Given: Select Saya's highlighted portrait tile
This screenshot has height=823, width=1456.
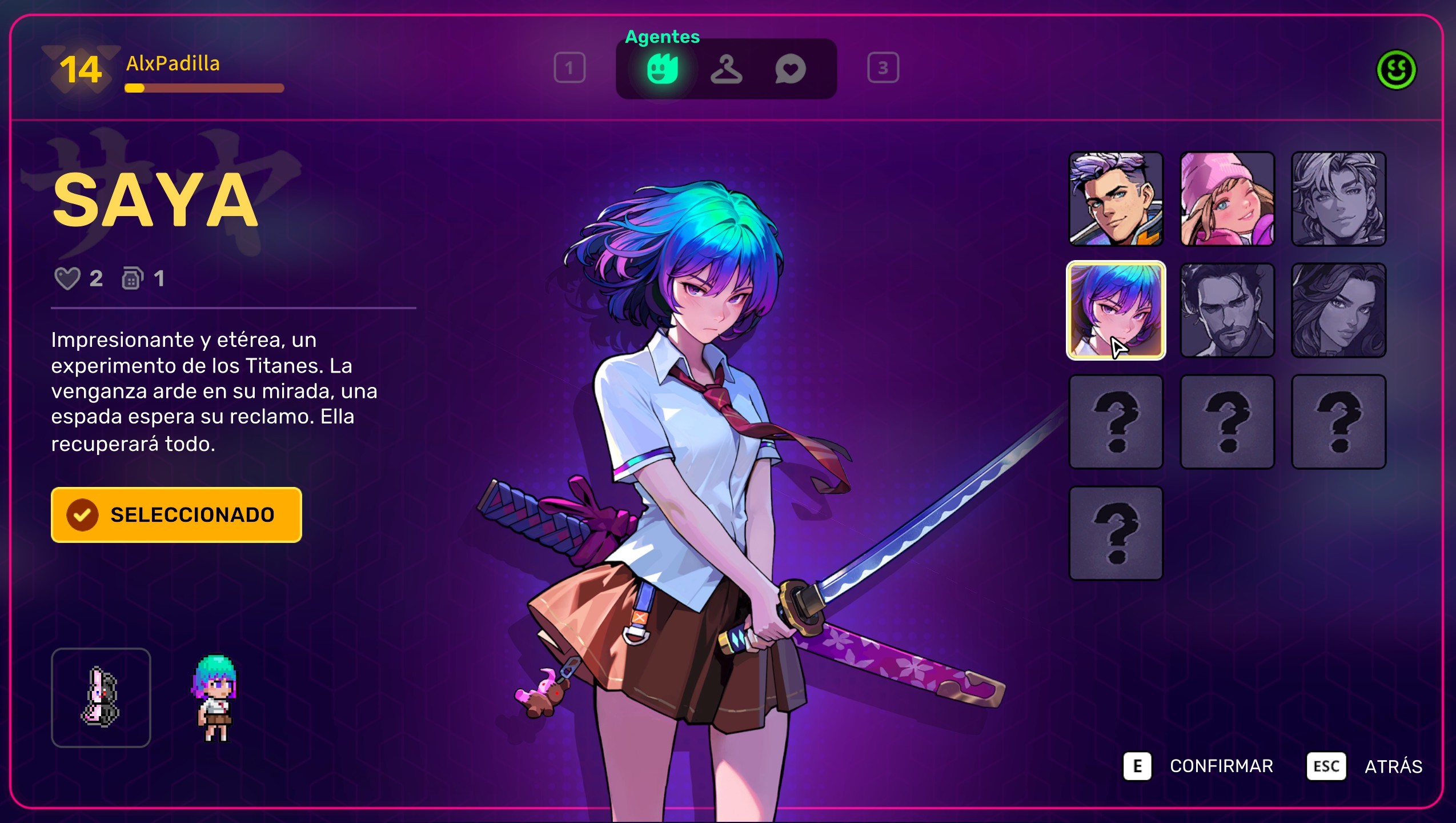Looking at the screenshot, I should 1116,310.
